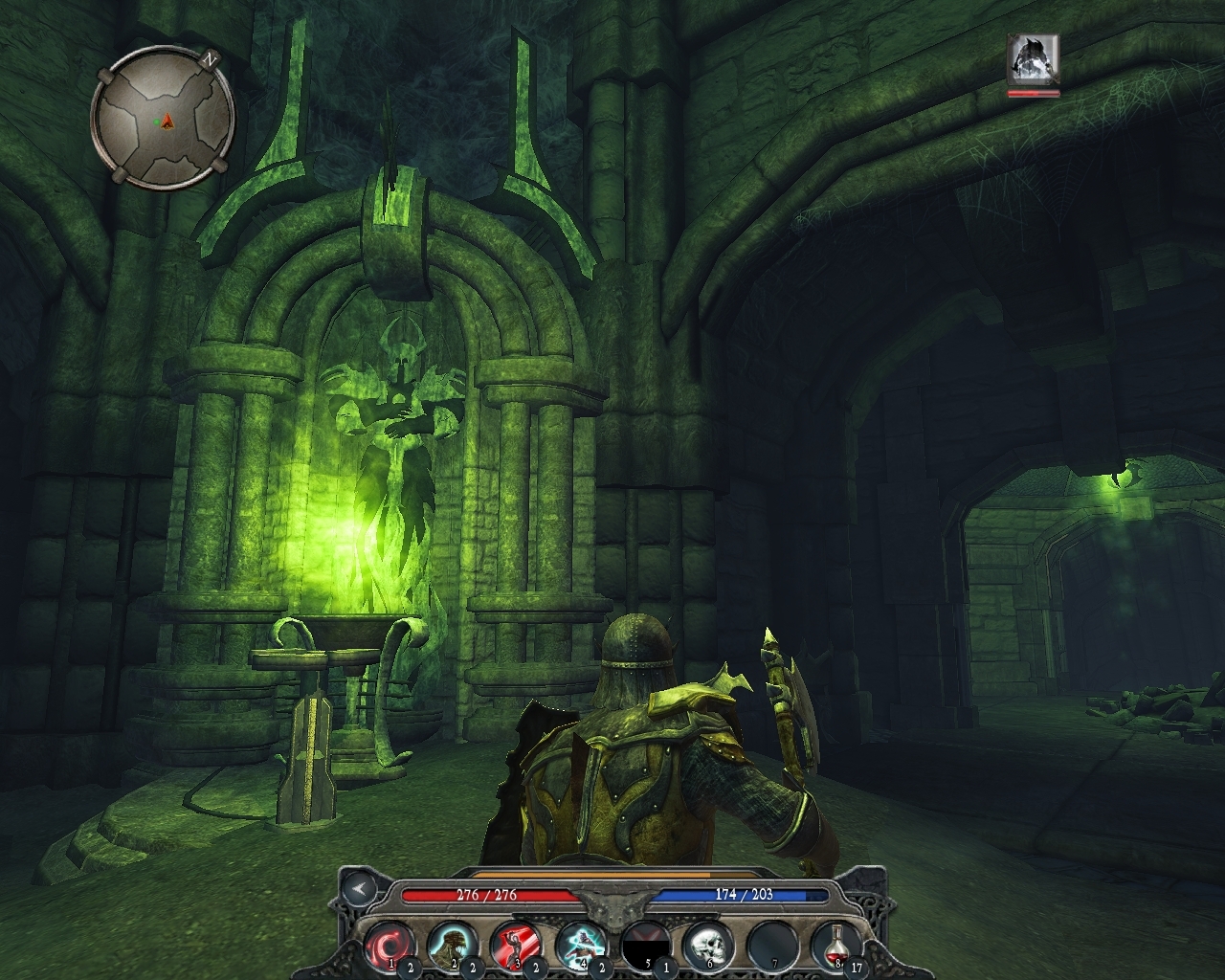
Task: Select the creature portrait icon
Action: click(x=1033, y=59)
